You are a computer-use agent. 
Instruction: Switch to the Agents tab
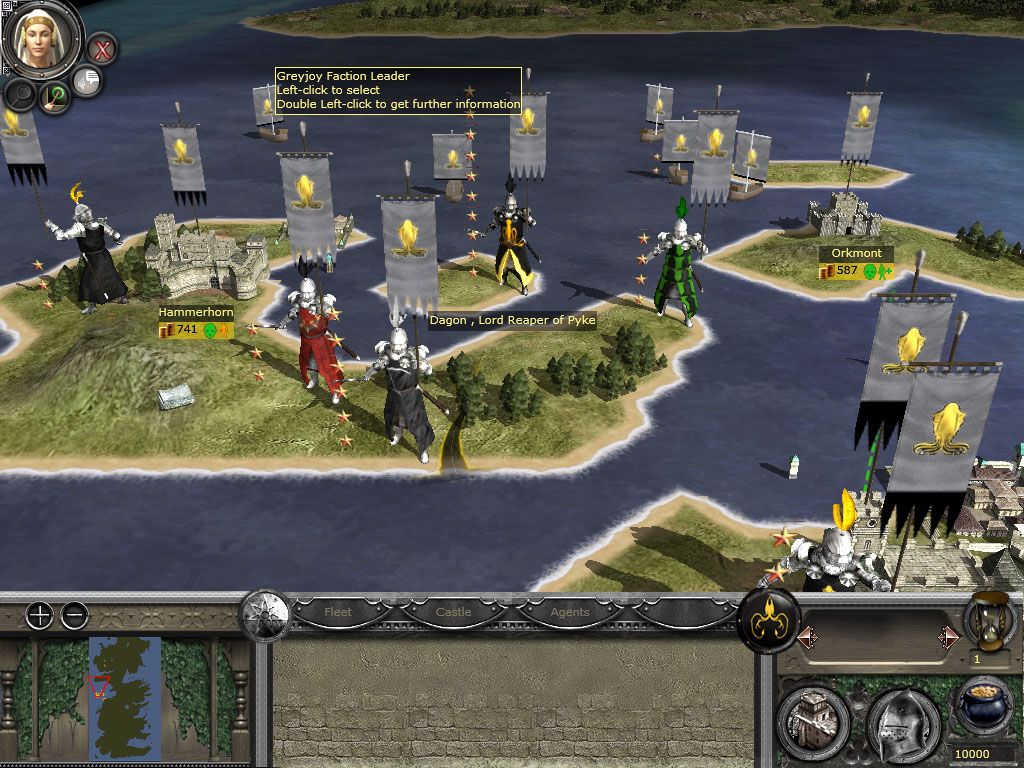tap(569, 612)
